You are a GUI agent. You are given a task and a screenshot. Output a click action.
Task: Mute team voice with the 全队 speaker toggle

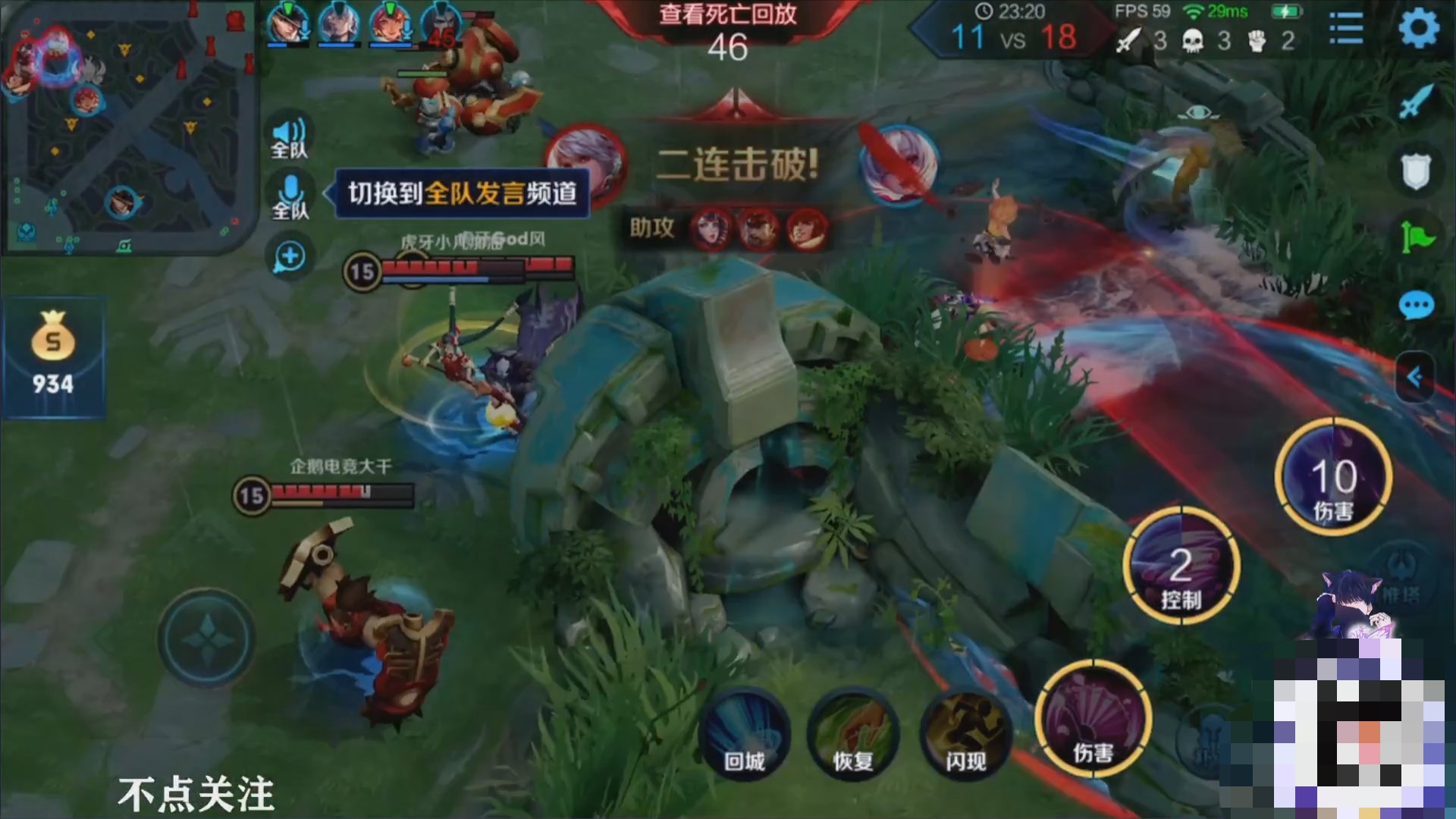tap(288, 136)
